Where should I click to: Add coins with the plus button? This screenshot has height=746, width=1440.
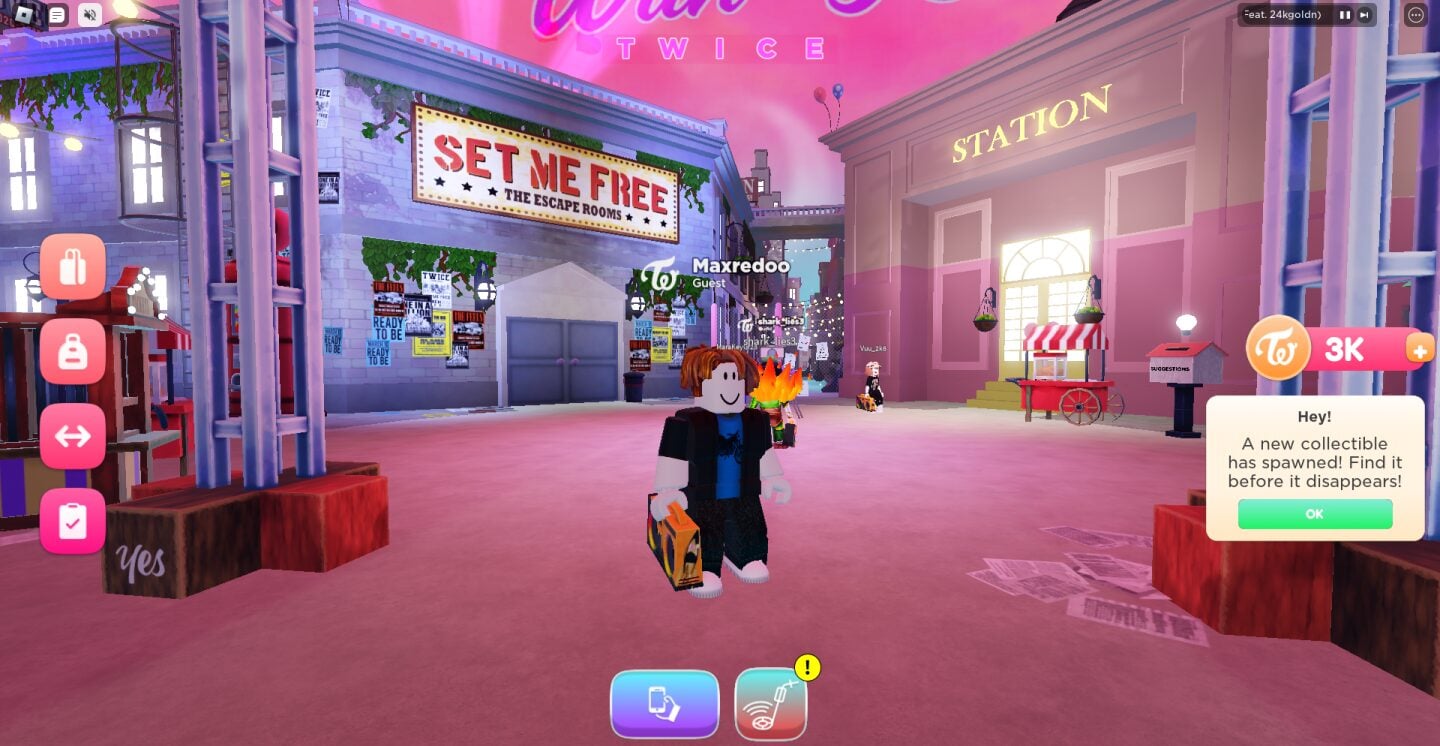click(1420, 351)
